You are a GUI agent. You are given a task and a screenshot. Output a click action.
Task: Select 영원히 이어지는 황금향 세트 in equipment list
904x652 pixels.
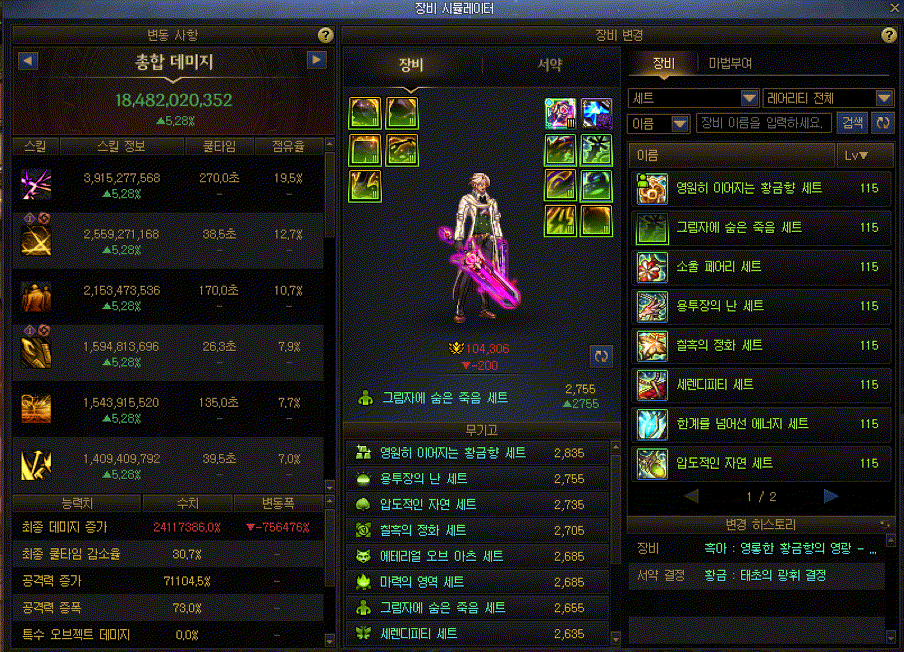pos(761,188)
